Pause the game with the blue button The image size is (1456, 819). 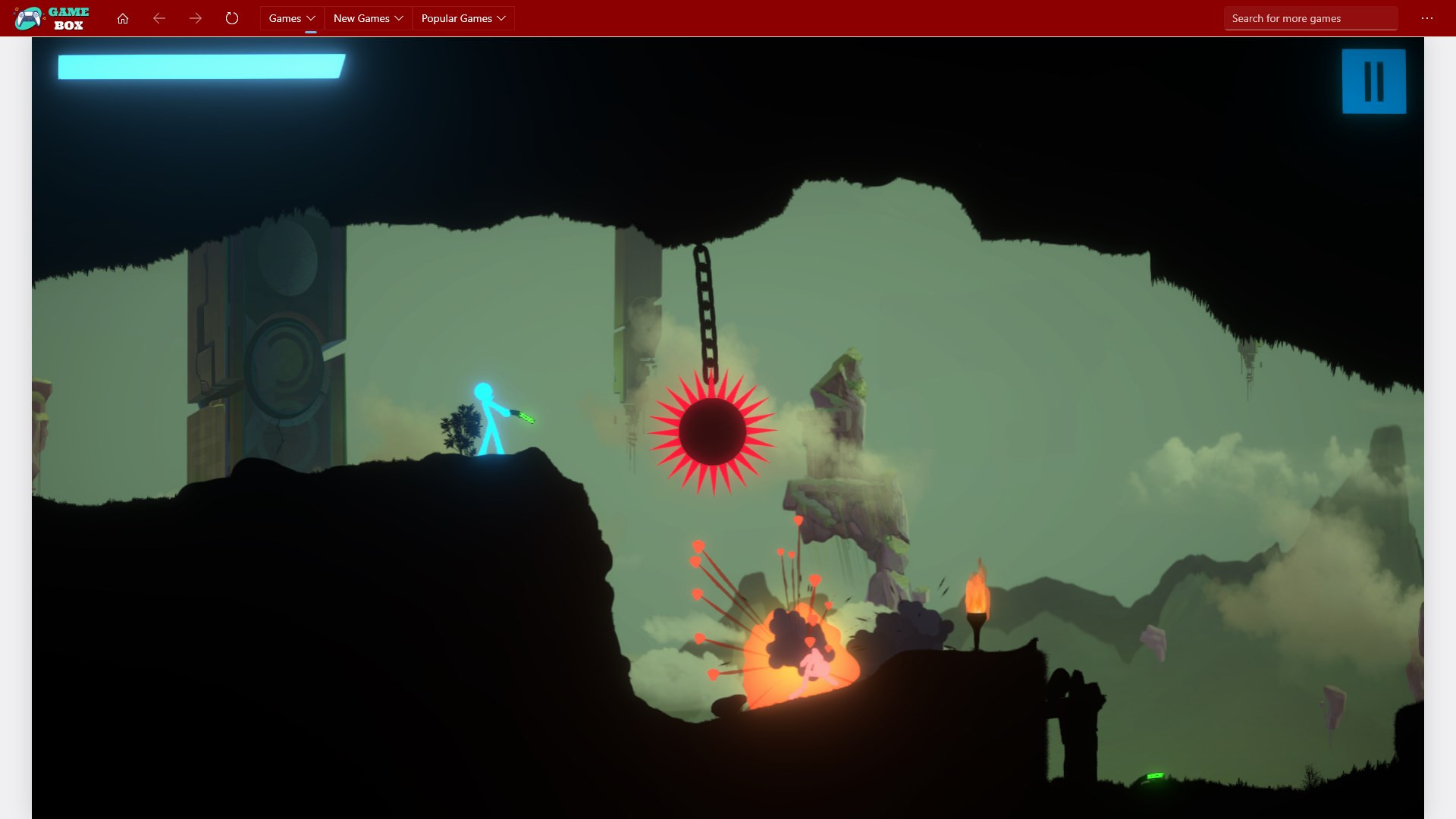tap(1373, 81)
